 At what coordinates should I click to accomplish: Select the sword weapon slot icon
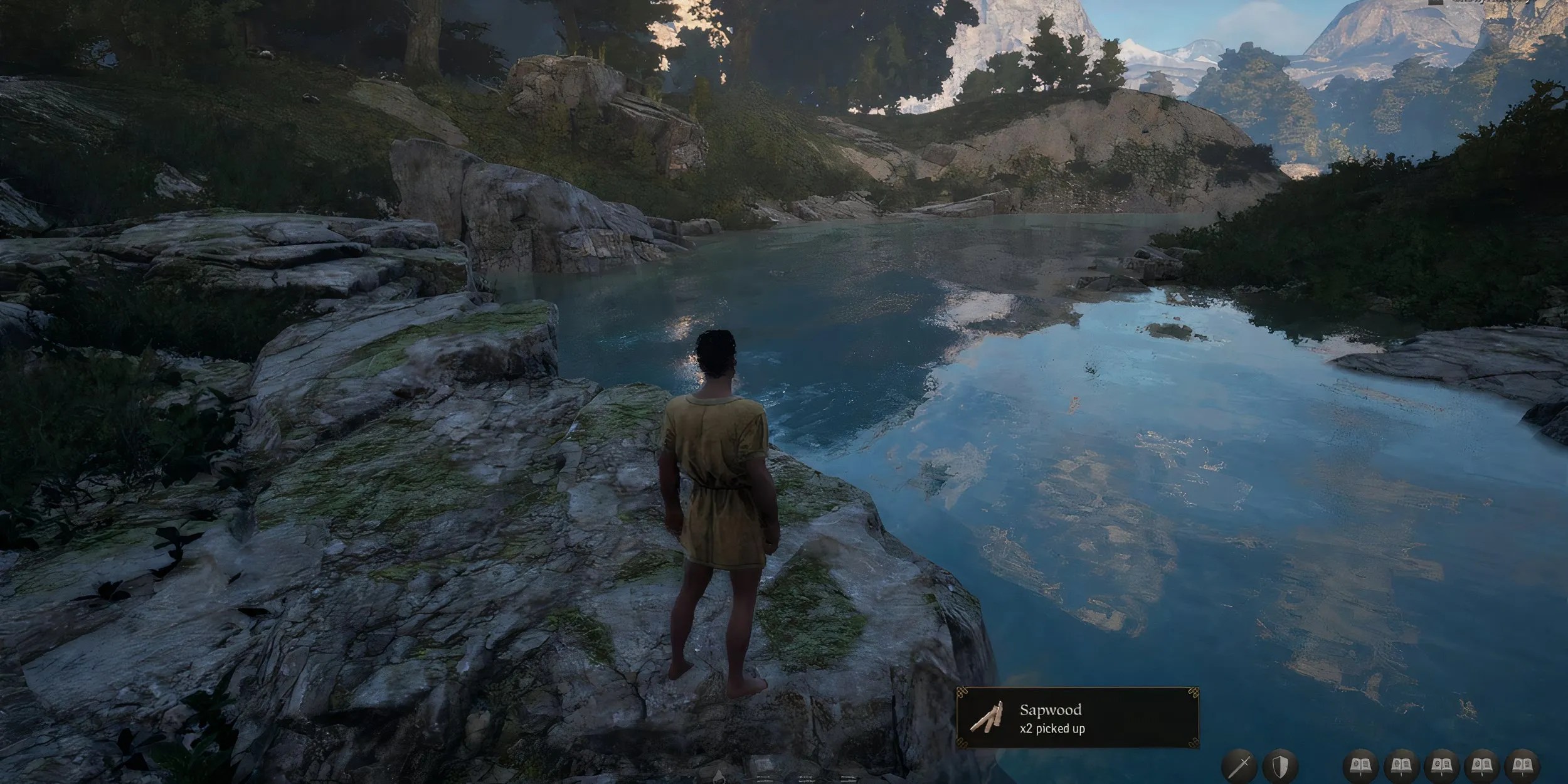click(x=1239, y=766)
